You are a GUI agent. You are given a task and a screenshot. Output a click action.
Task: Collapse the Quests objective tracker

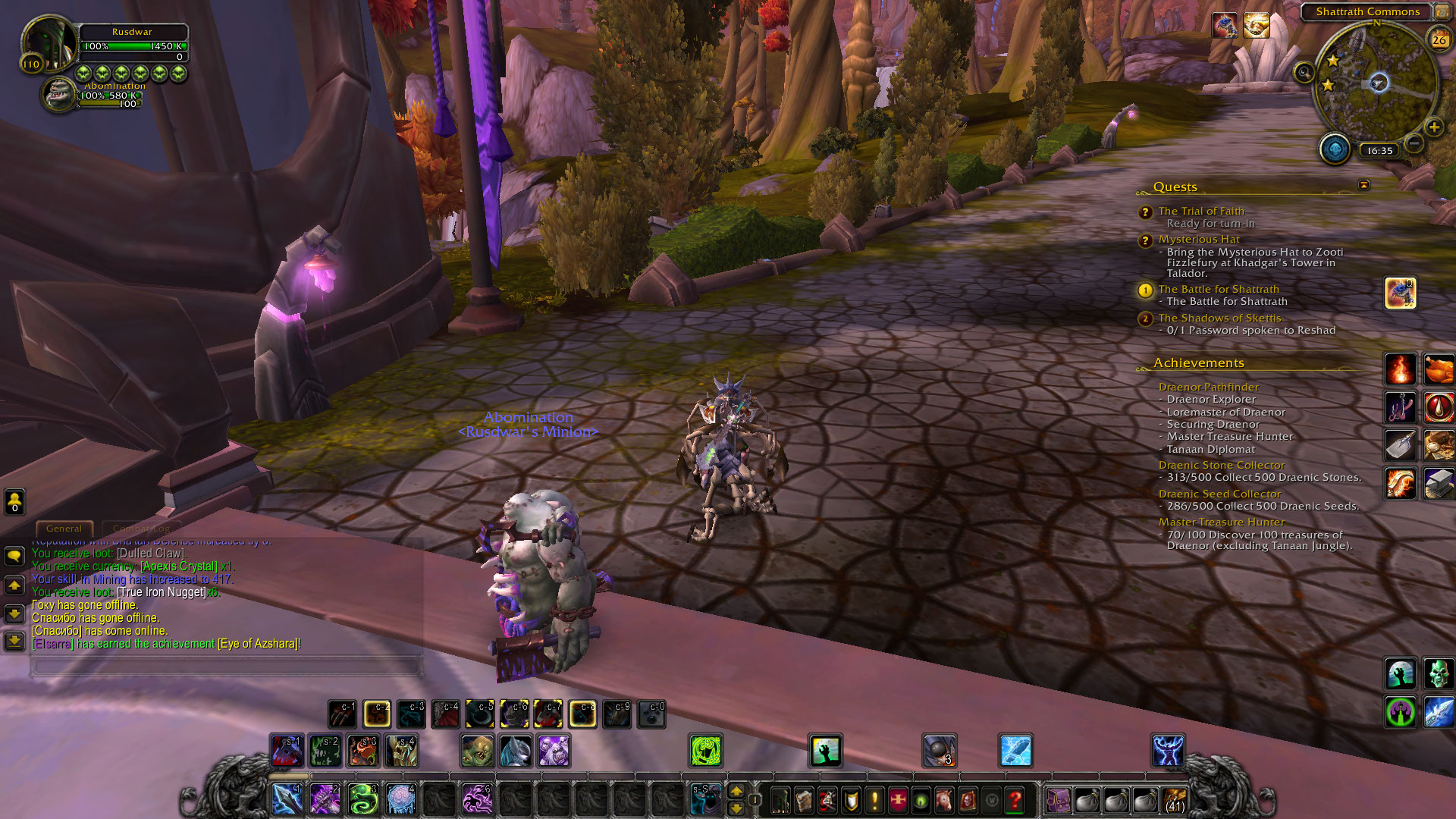click(x=1363, y=185)
